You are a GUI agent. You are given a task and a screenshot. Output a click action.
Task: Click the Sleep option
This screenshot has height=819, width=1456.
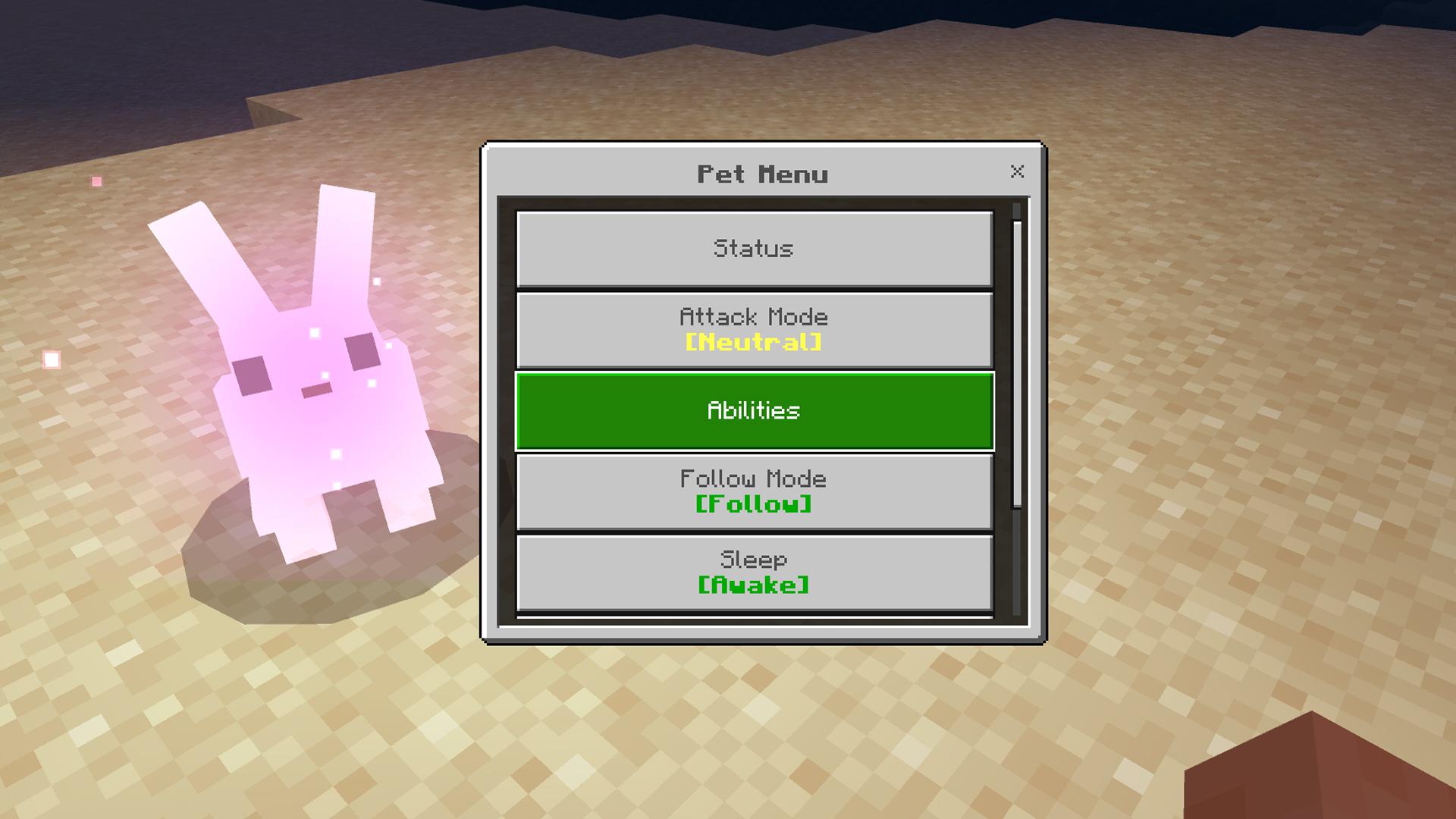click(755, 571)
